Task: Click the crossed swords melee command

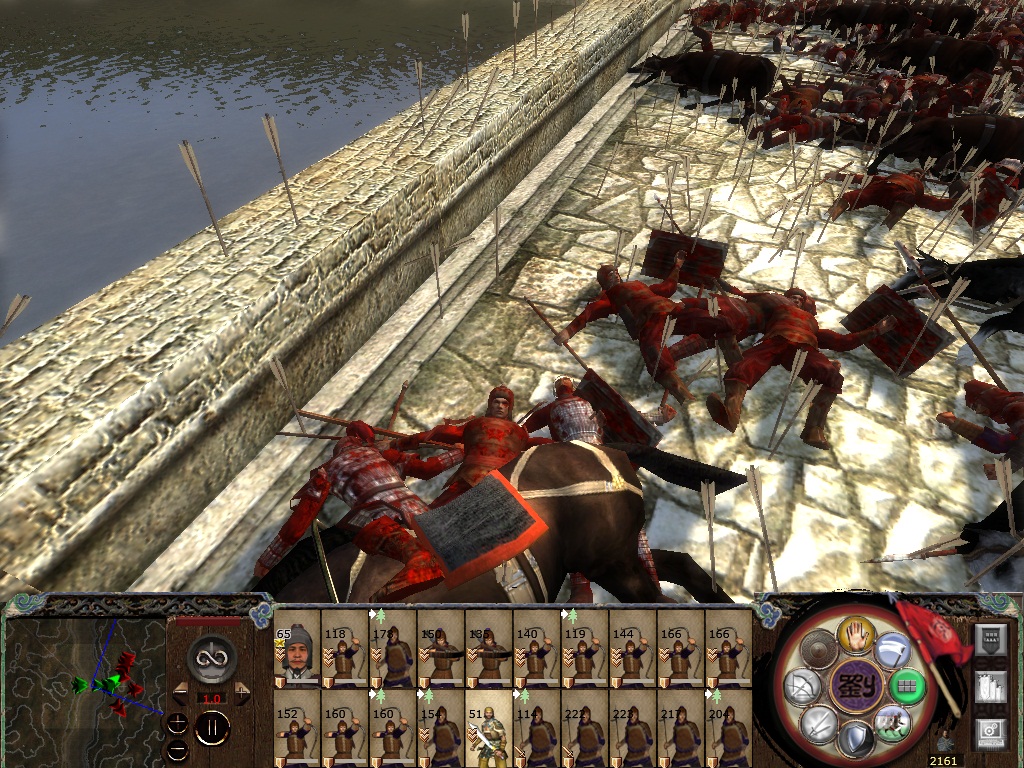Action: pos(820,722)
